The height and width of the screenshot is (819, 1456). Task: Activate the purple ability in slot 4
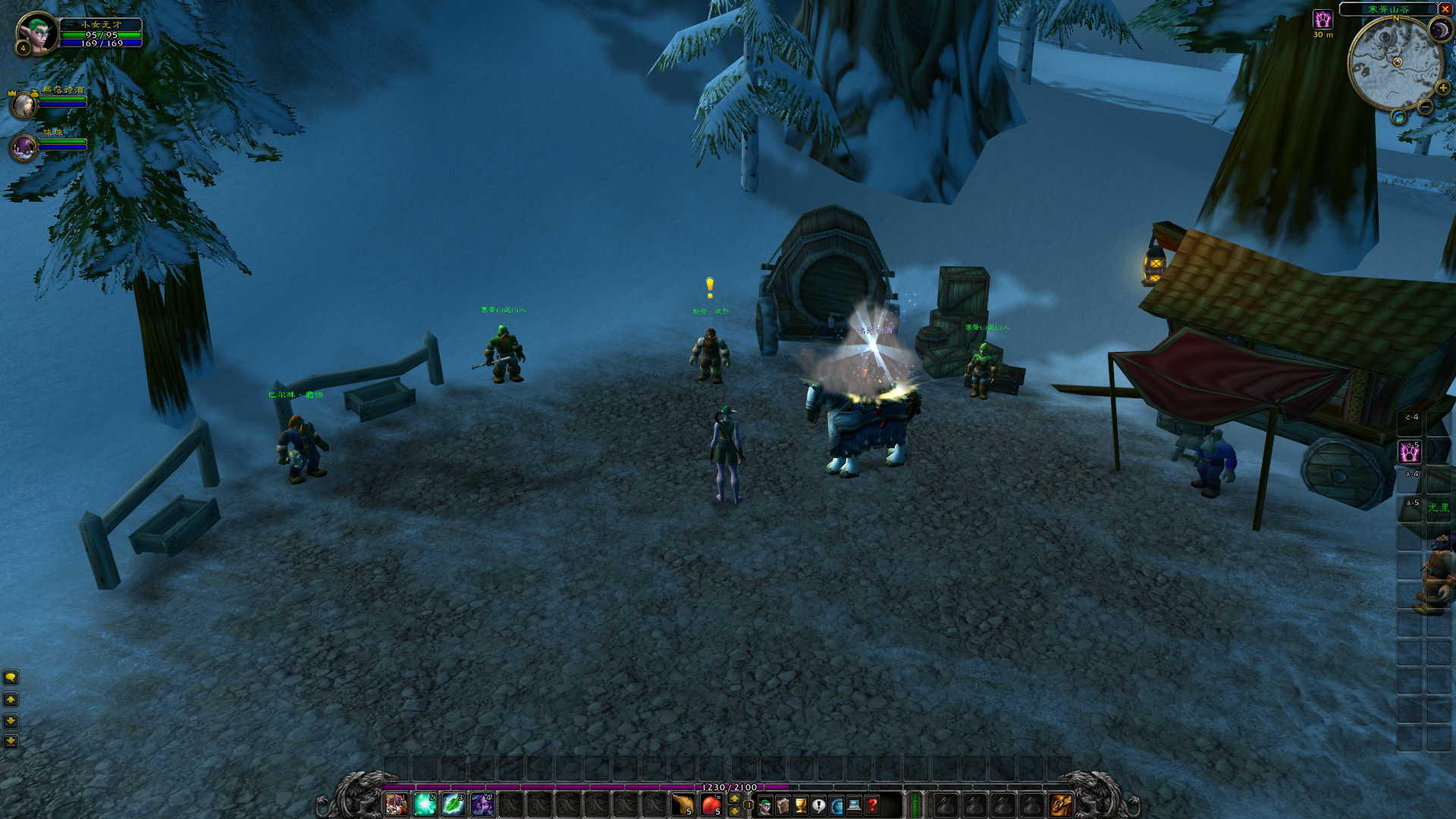tap(482, 804)
